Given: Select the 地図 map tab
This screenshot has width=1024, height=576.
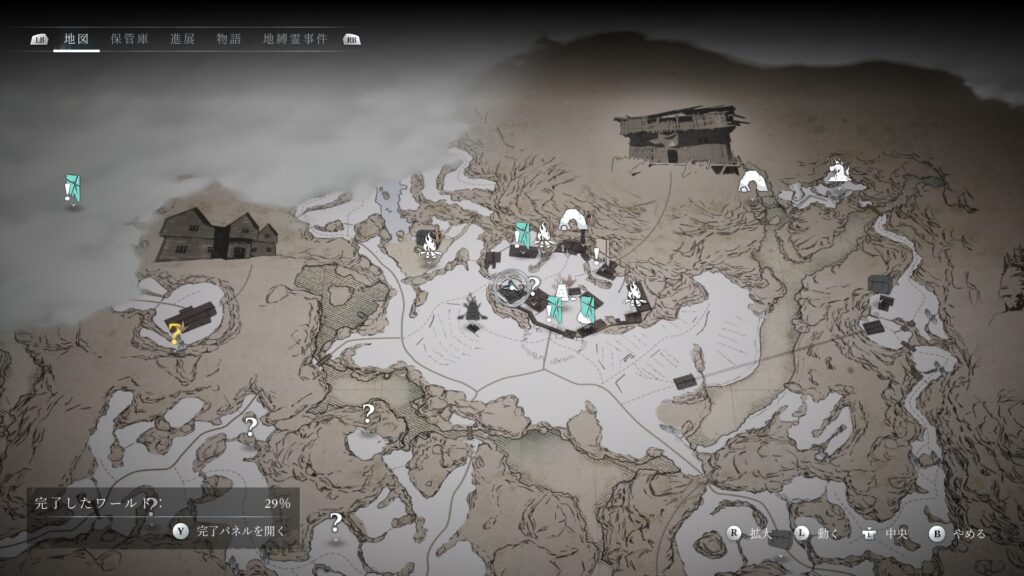Looking at the screenshot, I should coord(76,39).
